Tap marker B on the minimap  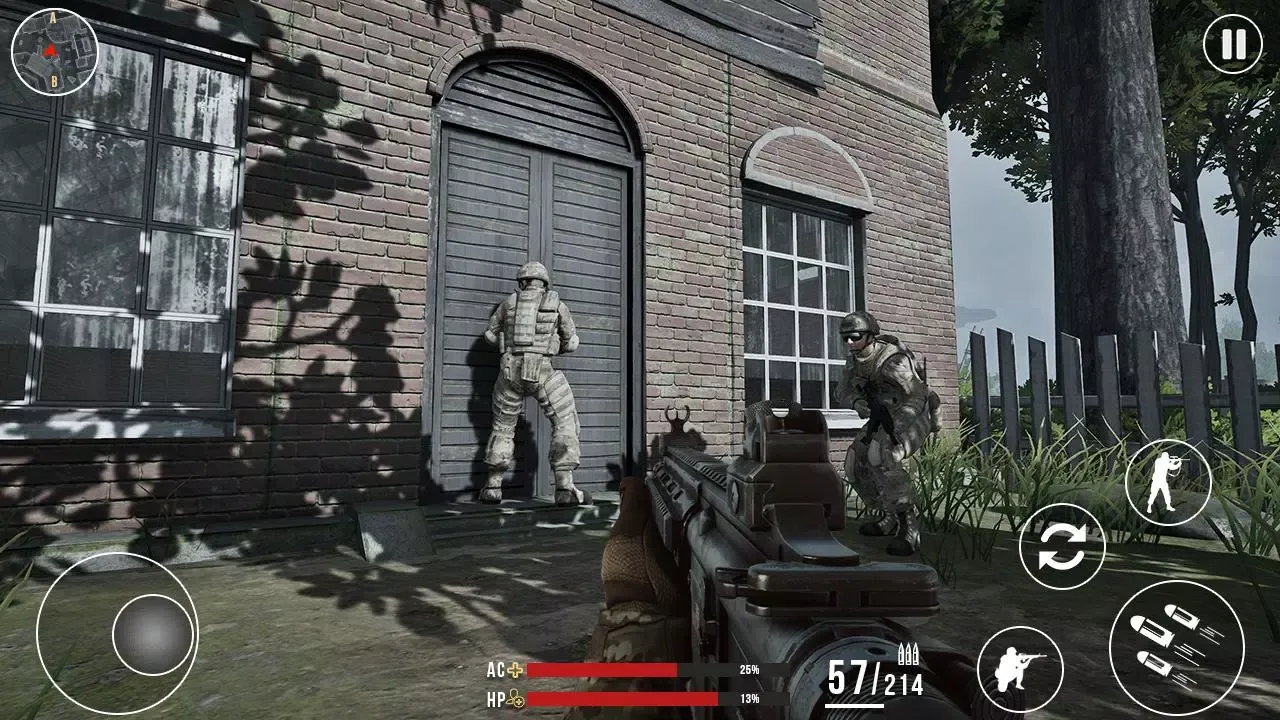coord(55,80)
